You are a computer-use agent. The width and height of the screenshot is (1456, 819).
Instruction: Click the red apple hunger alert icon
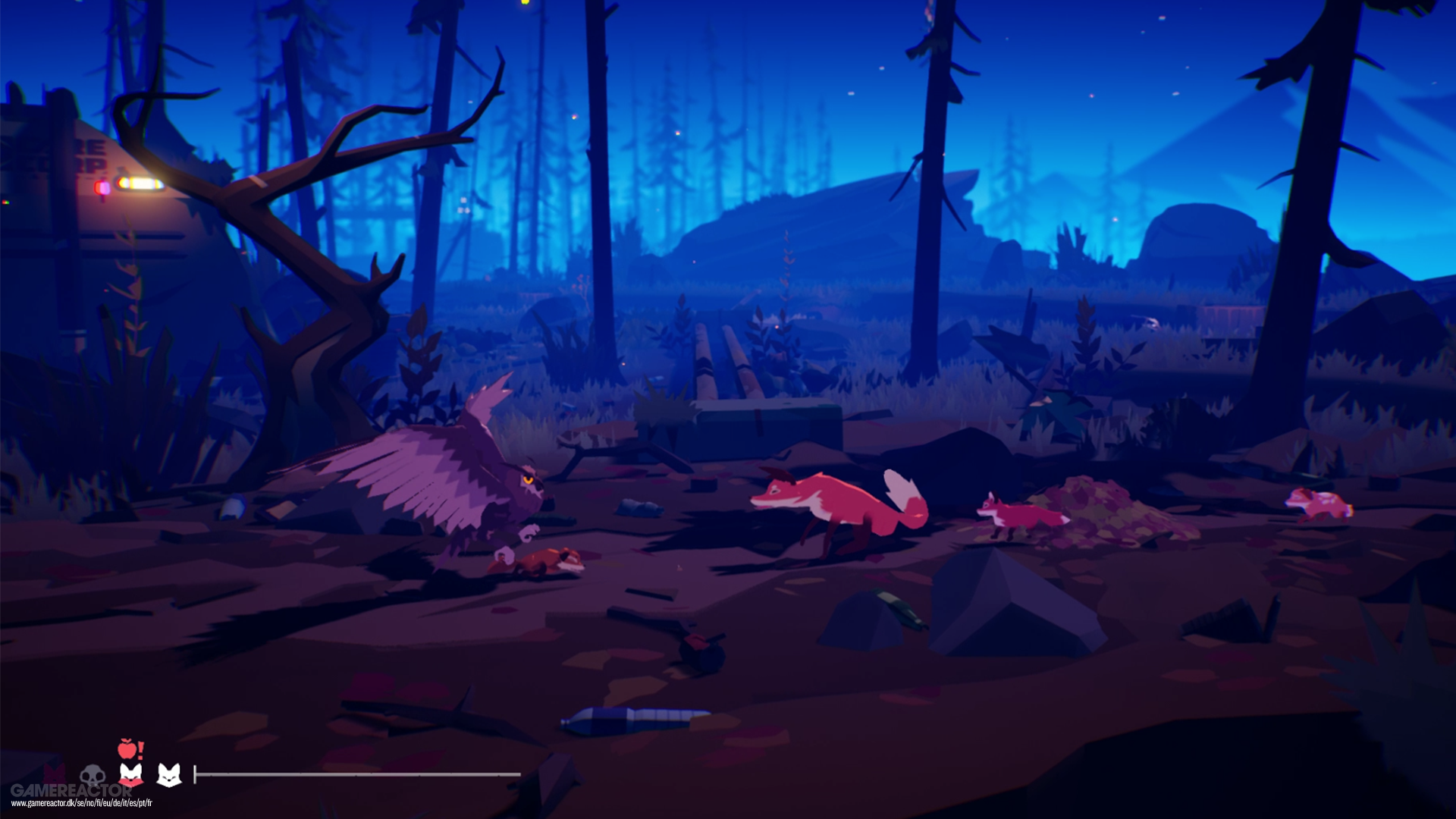pos(127,748)
